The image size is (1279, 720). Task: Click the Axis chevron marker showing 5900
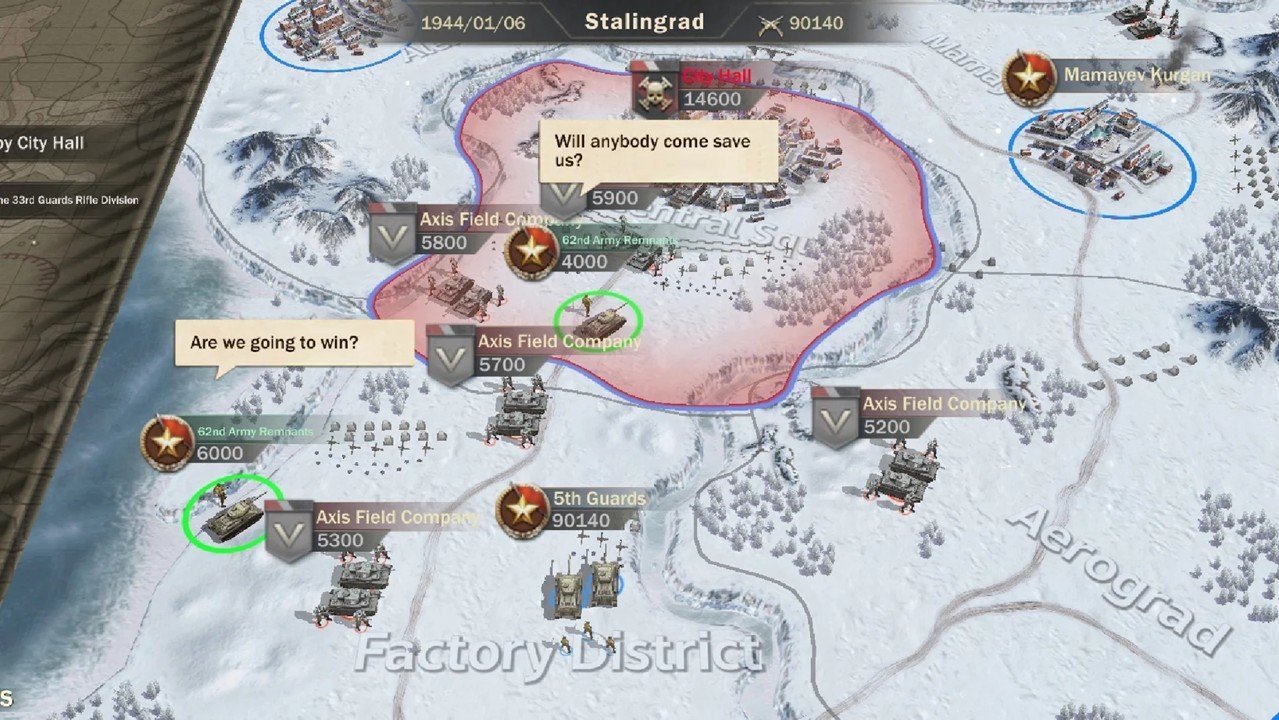pos(563,197)
